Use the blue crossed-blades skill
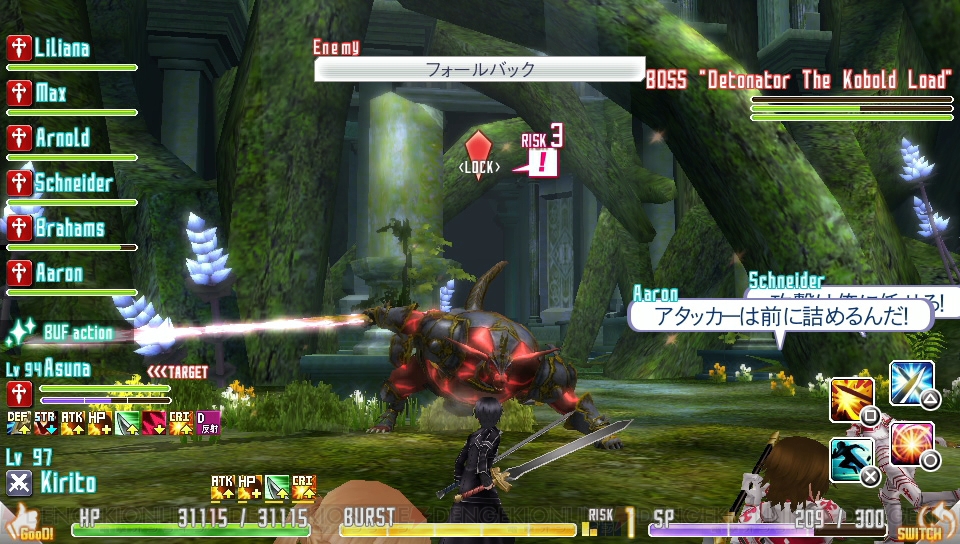960x544 pixels. tap(910, 383)
